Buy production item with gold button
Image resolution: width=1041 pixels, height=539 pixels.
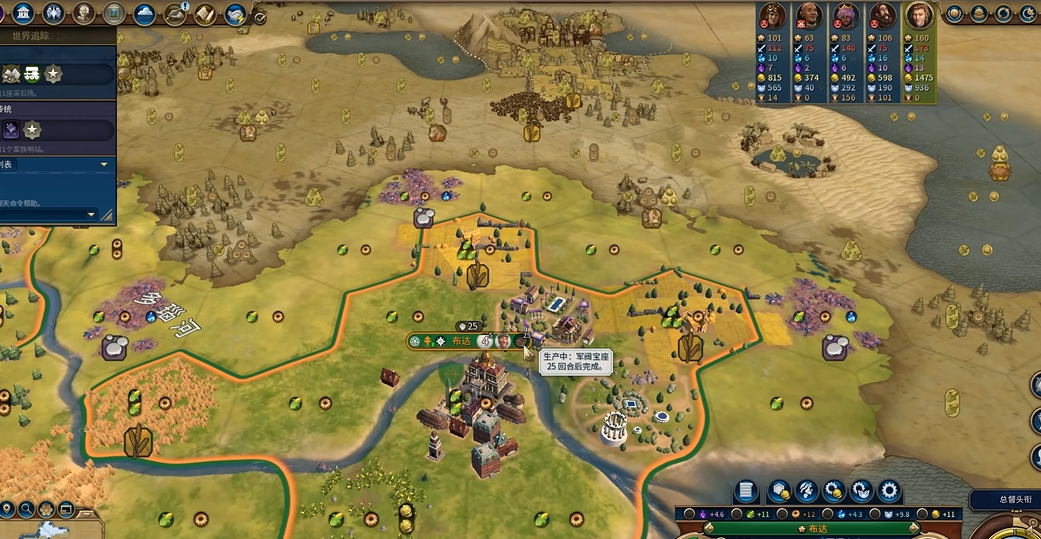click(833, 491)
